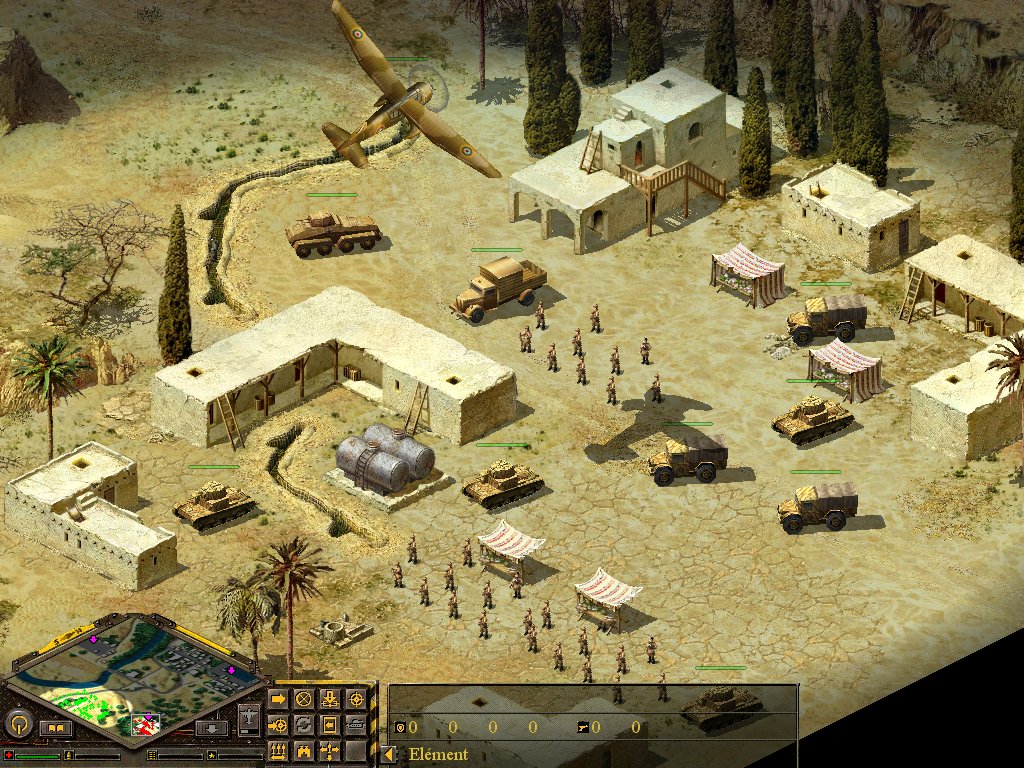Select the crossed-circle stop command
This screenshot has width=1024, height=768.
point(304,698)
